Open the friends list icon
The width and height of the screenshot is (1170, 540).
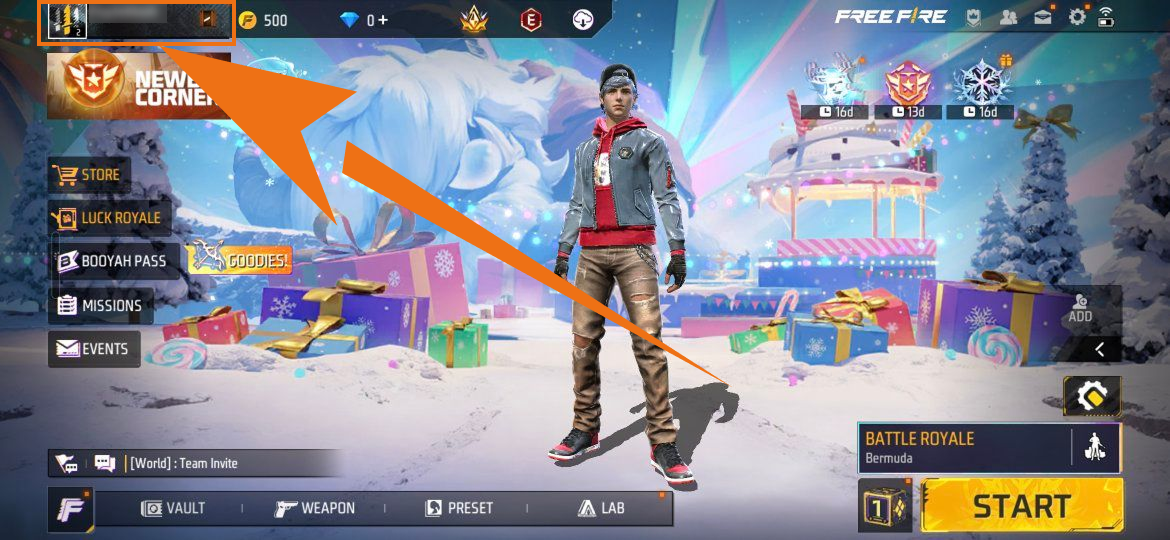click(1009, 17)
